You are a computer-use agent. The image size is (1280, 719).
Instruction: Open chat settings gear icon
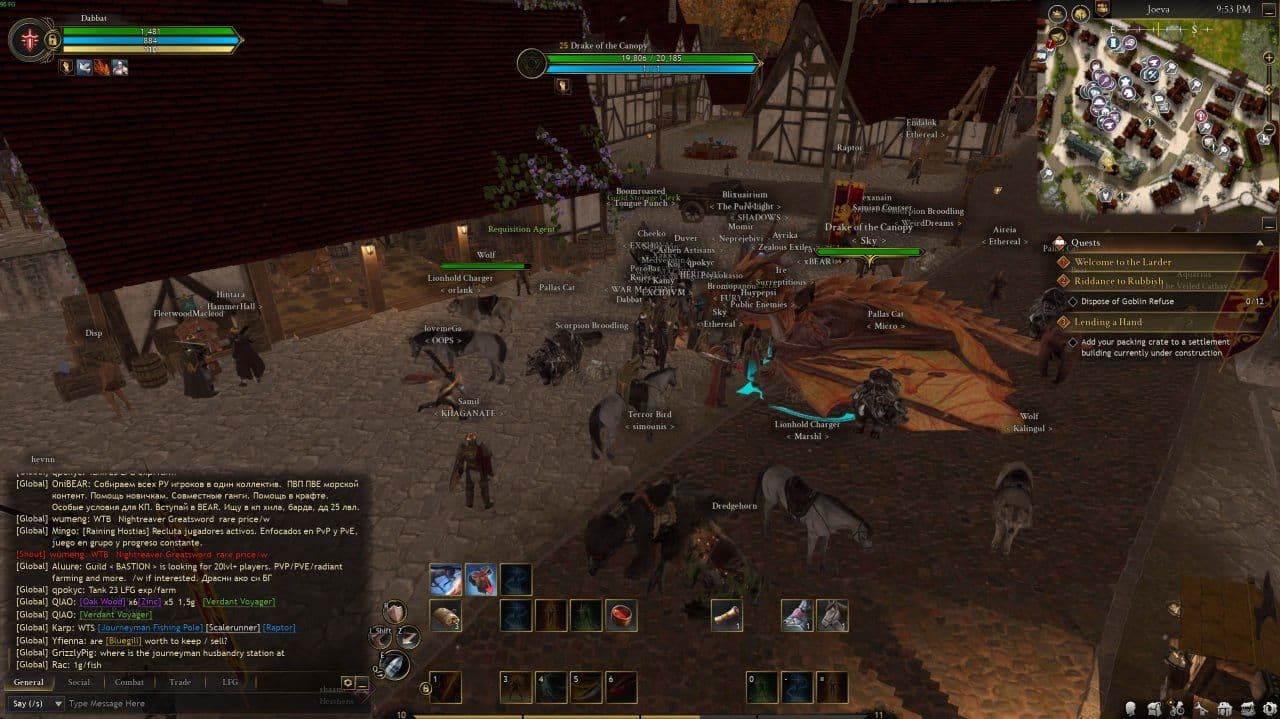(x=347, y=682)
